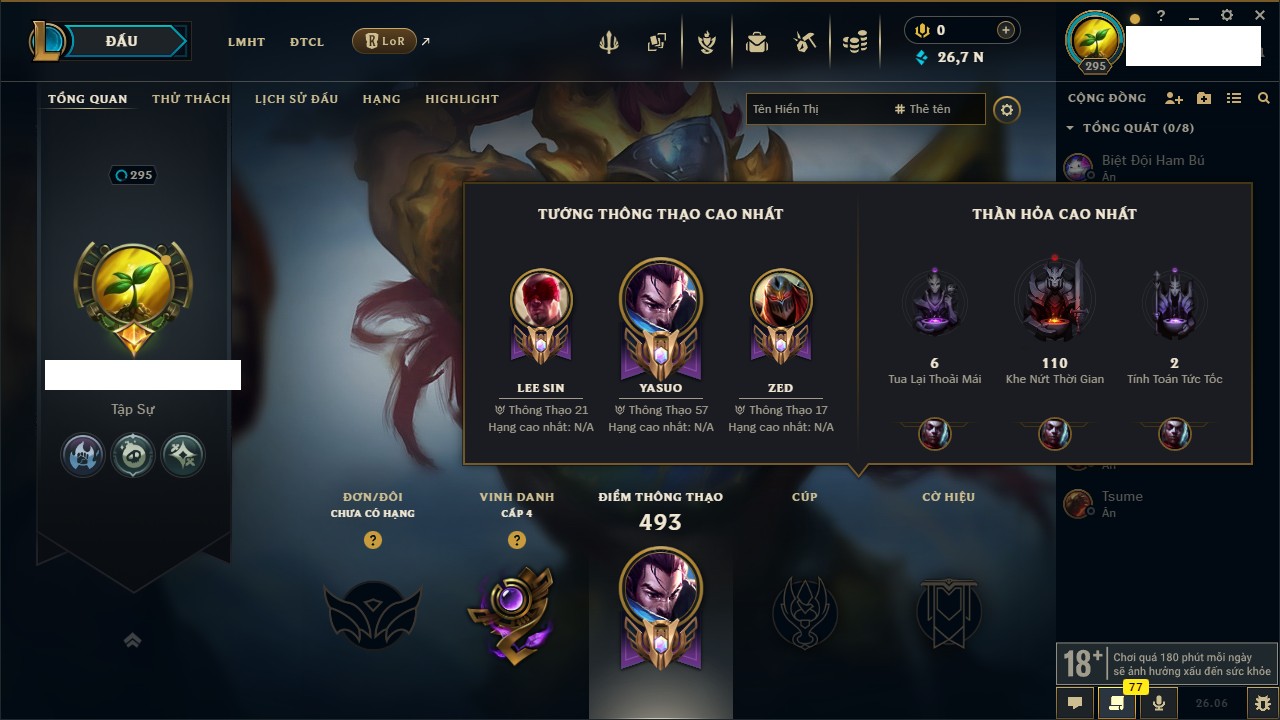Collapse the TỔNG QUÁT friends group

[x=1071, y=128]
